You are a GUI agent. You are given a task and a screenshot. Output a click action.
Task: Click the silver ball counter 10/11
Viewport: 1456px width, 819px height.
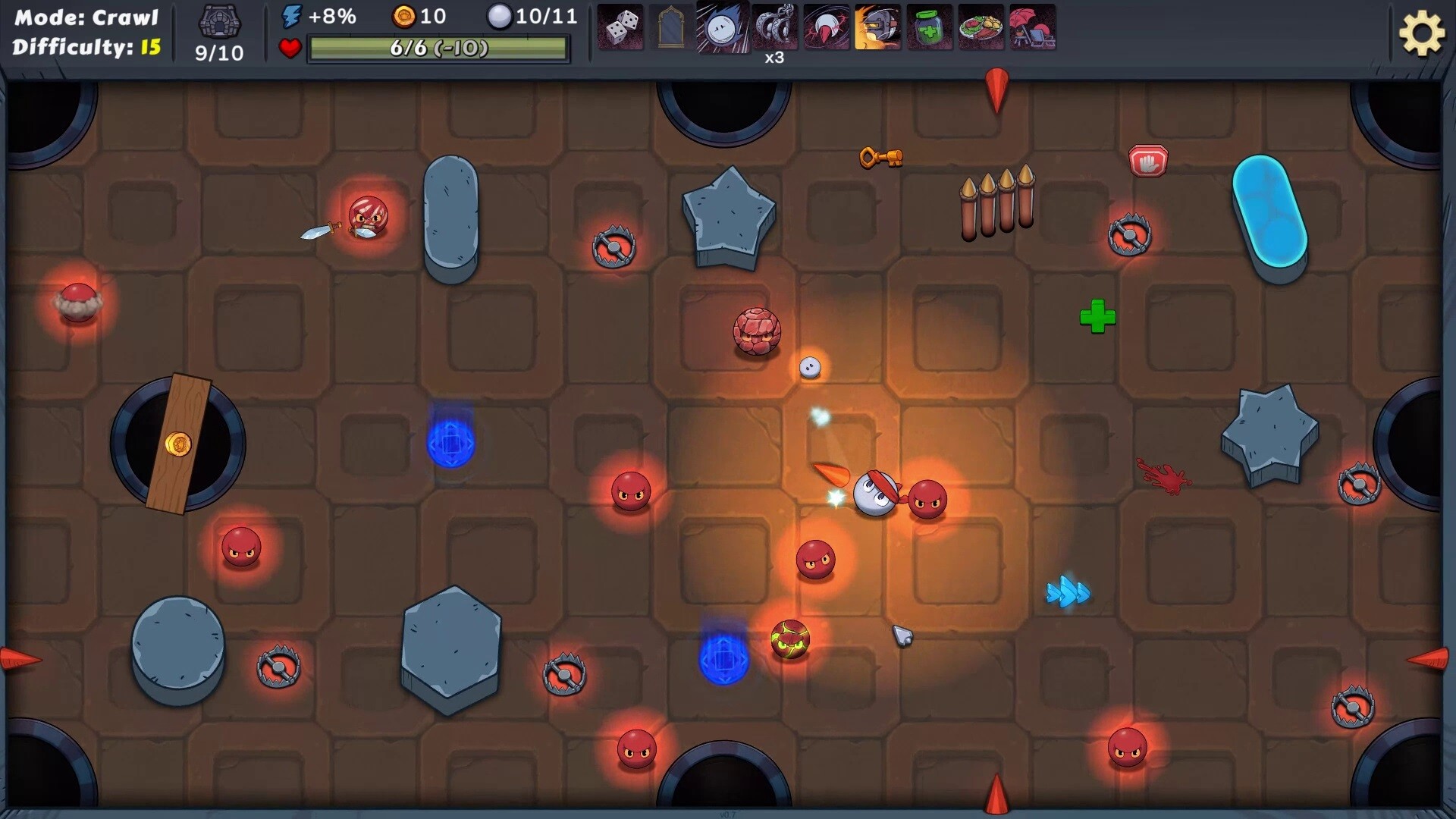(532, 16)
